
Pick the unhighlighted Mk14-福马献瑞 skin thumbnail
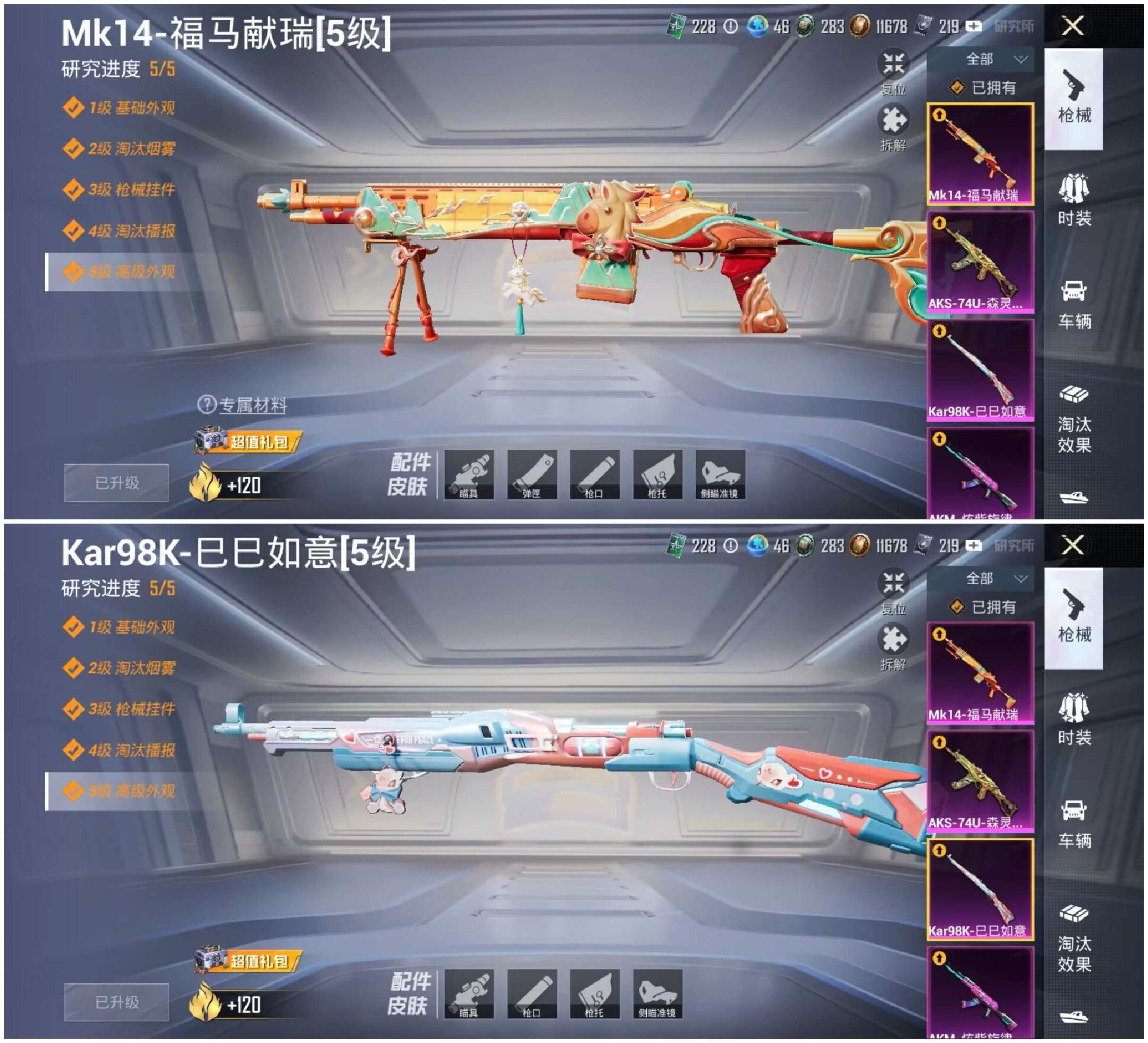coord(980,672)
